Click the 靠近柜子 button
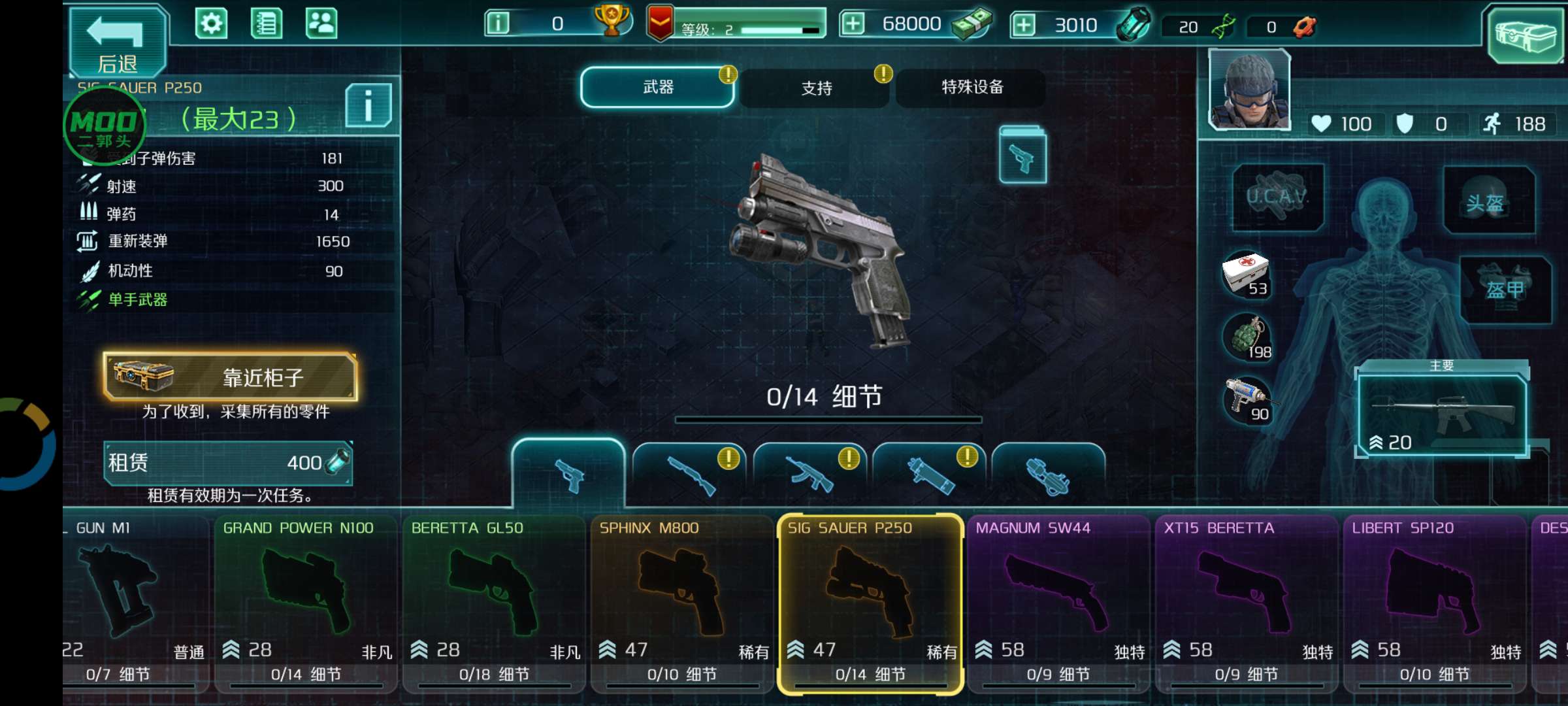The width and height of the screenshot is (1568, 706). [229, 378]
